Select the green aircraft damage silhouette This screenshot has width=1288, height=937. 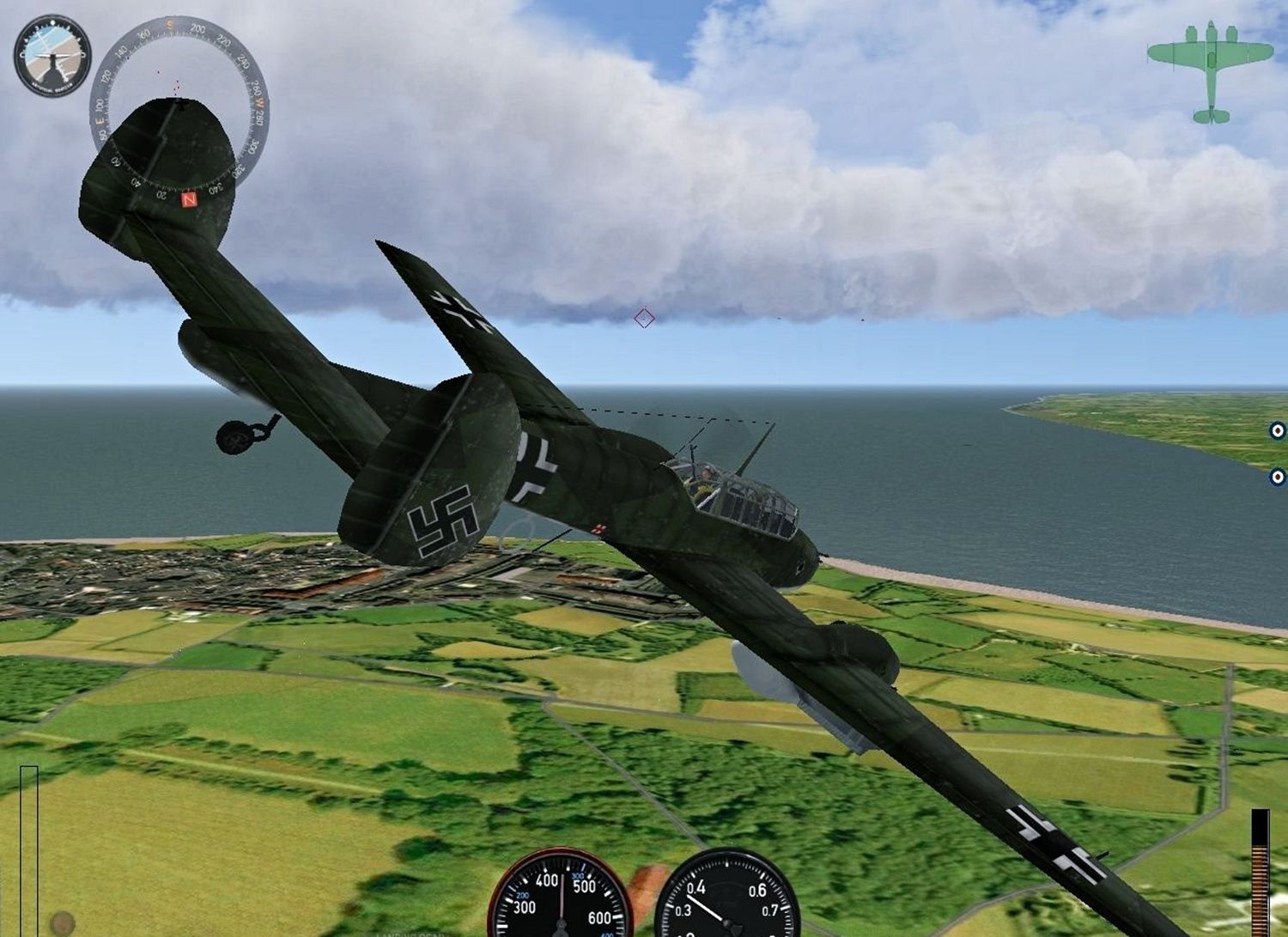[x=1211, y=71]
